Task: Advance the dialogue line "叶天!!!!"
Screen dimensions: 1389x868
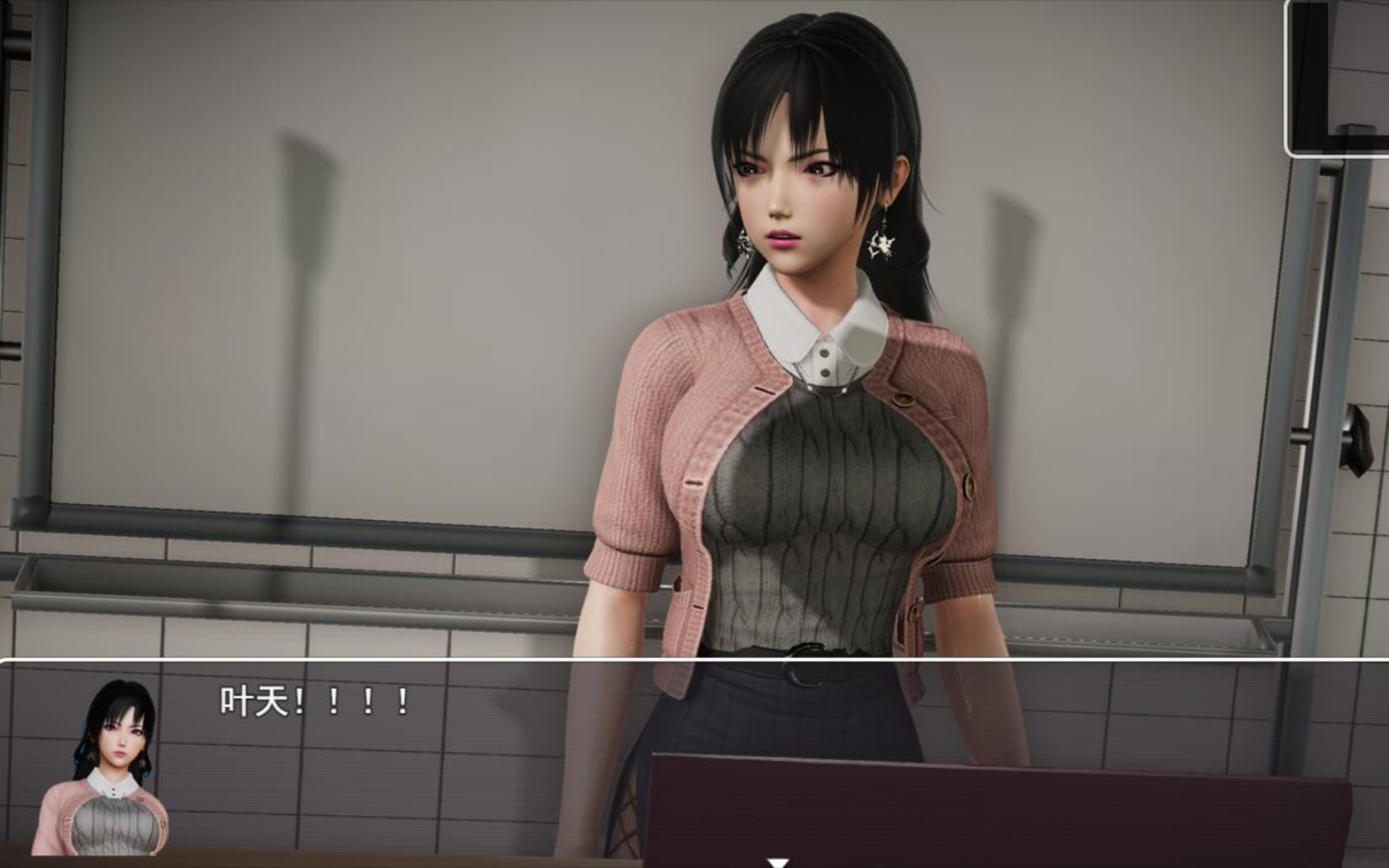Action: tap(315, 702)
